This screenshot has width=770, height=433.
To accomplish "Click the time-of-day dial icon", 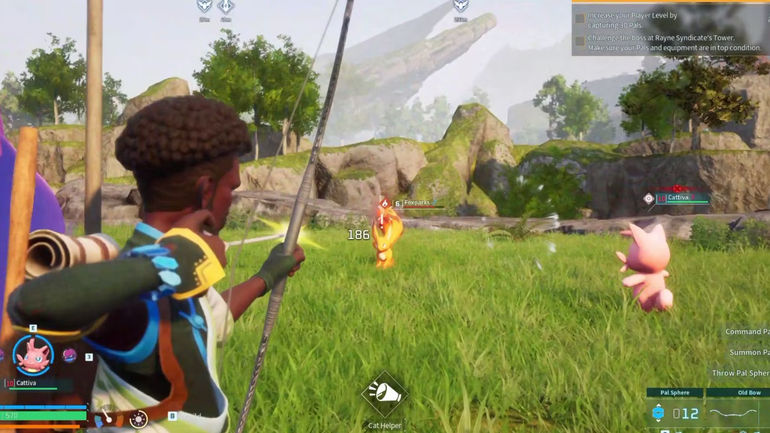I will pyautogui.click(x=140, y=419).
